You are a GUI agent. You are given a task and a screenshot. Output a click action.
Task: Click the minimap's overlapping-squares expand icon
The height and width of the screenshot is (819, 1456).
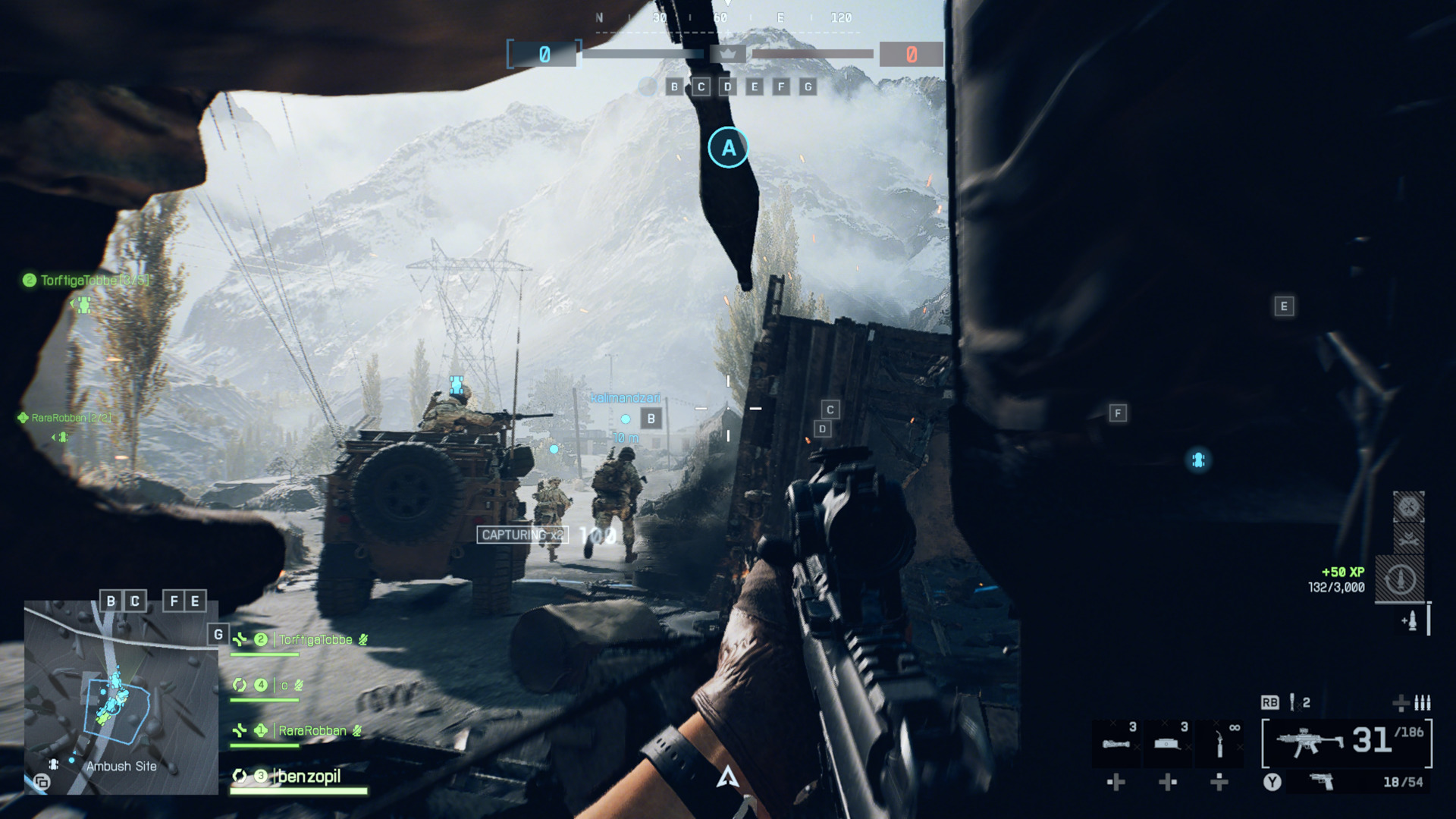click(x=42, y=782)
